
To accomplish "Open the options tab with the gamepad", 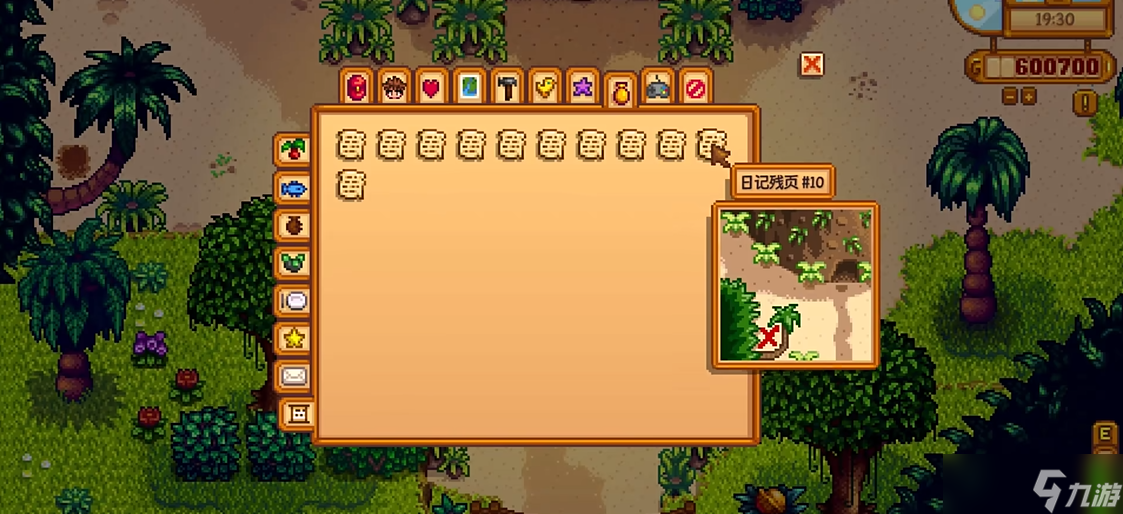I will 657,88.
